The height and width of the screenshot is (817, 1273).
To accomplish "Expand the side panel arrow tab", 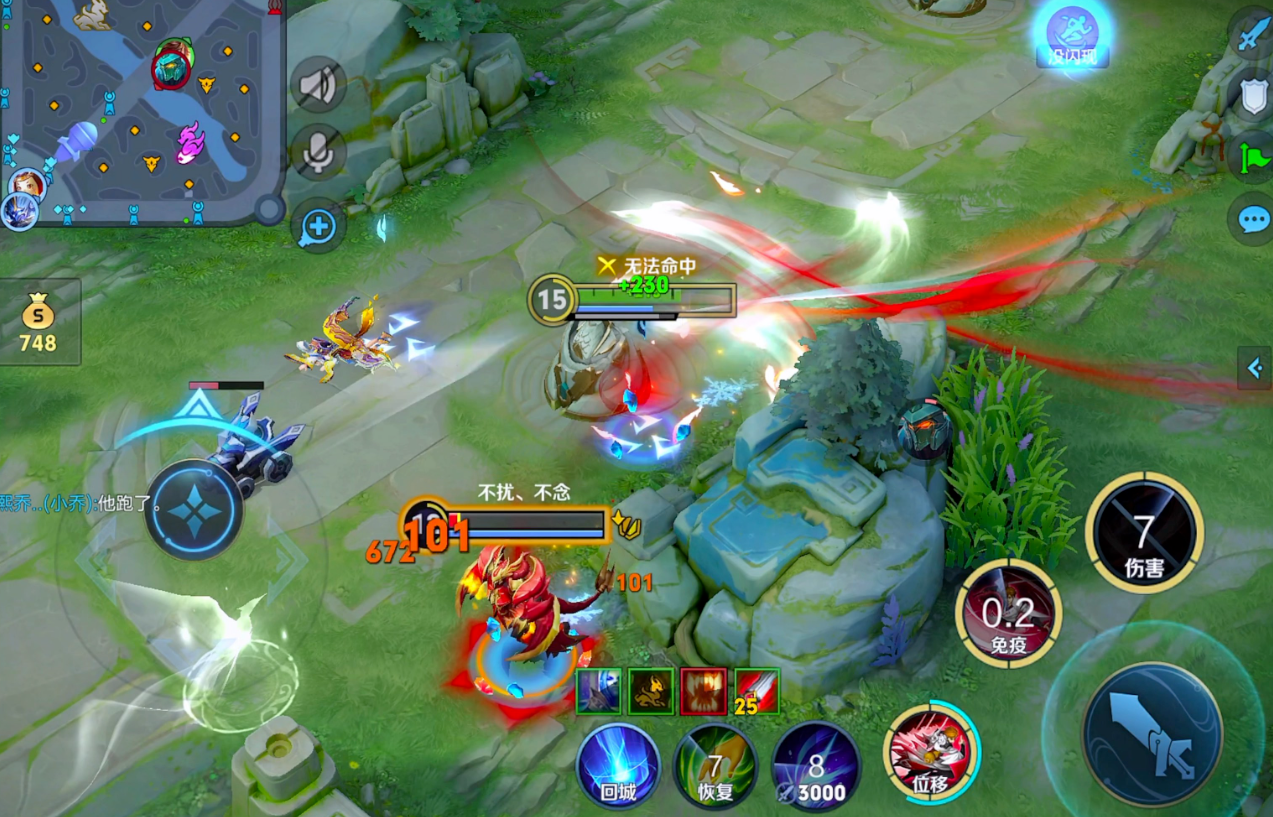I will tap(1255, 368).
